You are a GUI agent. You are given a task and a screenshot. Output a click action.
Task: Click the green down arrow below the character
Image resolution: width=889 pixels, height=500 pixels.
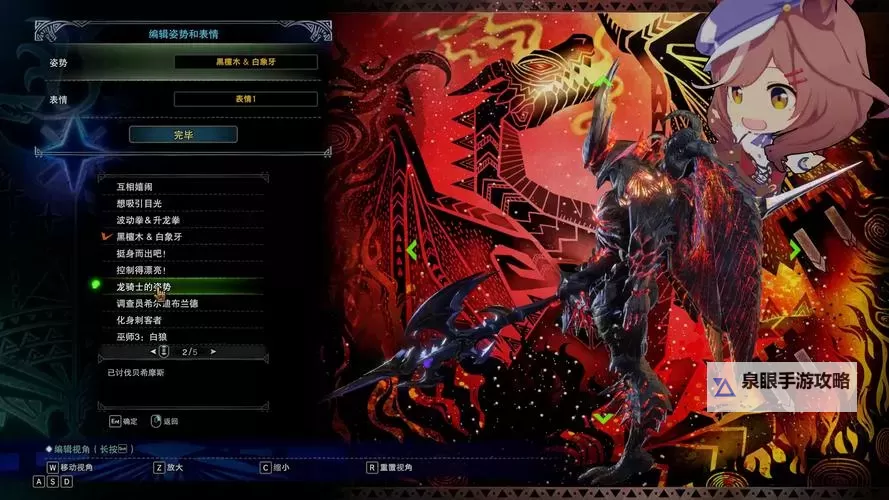603,416
